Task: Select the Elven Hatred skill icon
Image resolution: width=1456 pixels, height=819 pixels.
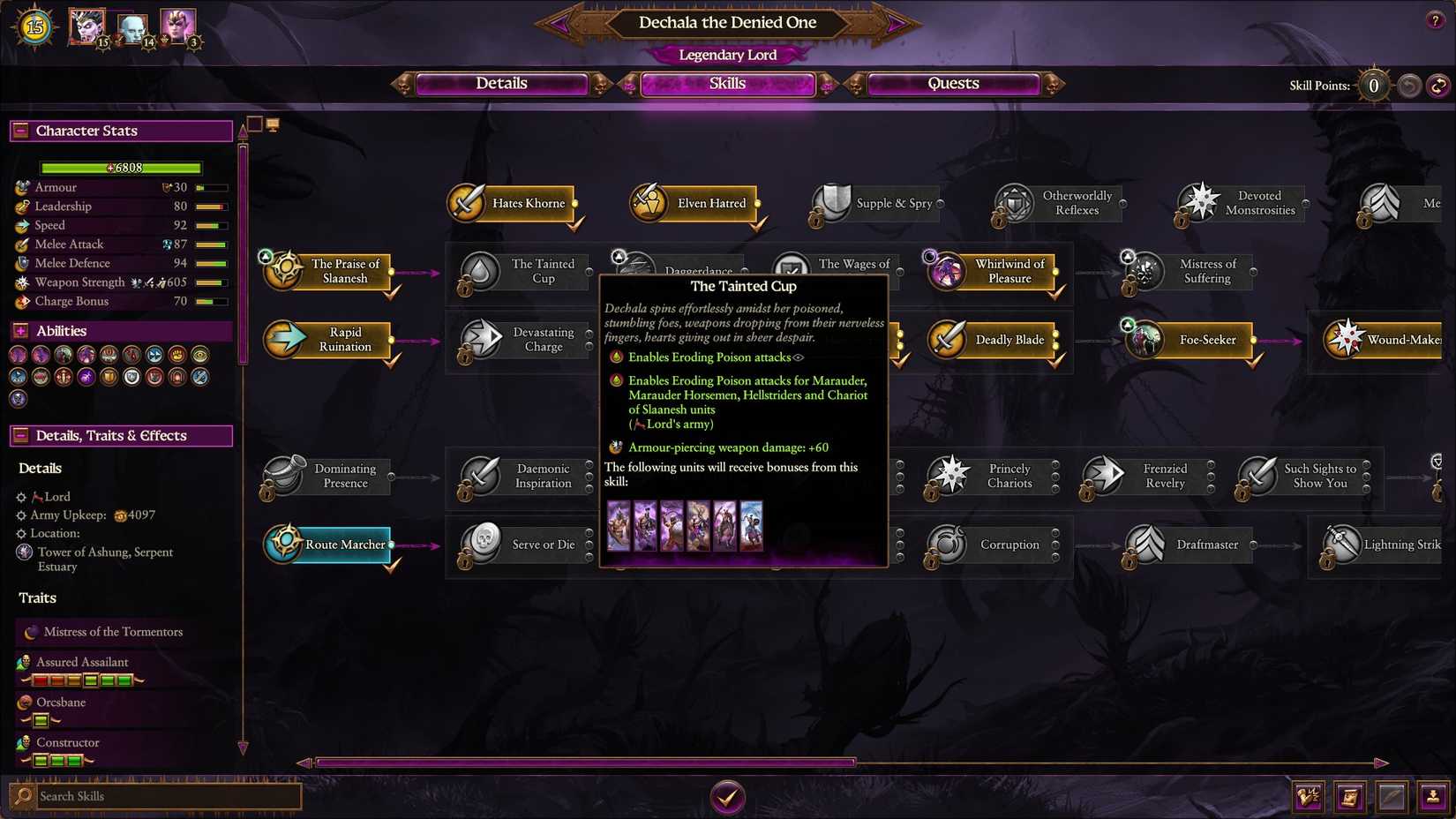Action: (649, 202)
